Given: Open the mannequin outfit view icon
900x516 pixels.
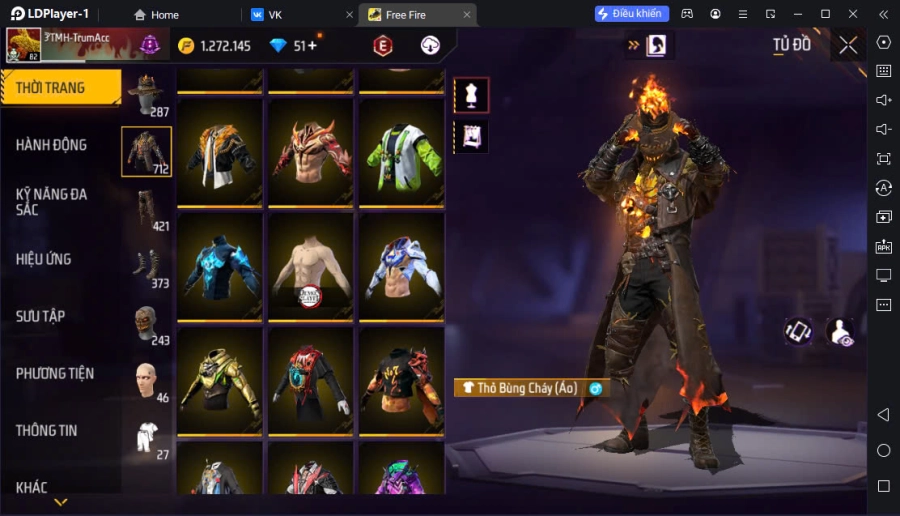Looking at the screenshot, I should point(471,95).
